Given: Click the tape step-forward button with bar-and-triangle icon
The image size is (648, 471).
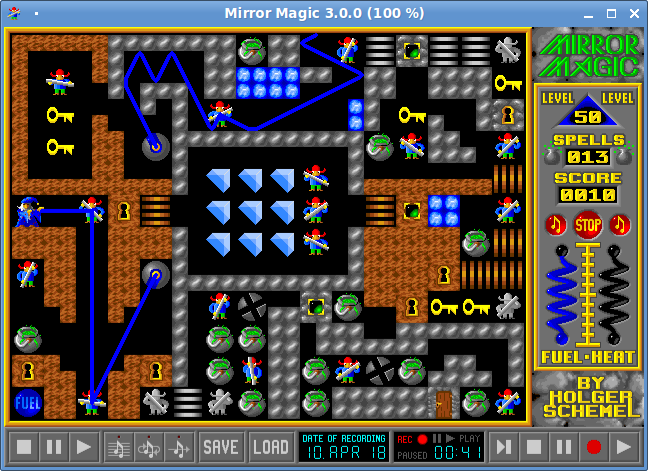Looking at the screenshot, I should click(506, 446).
